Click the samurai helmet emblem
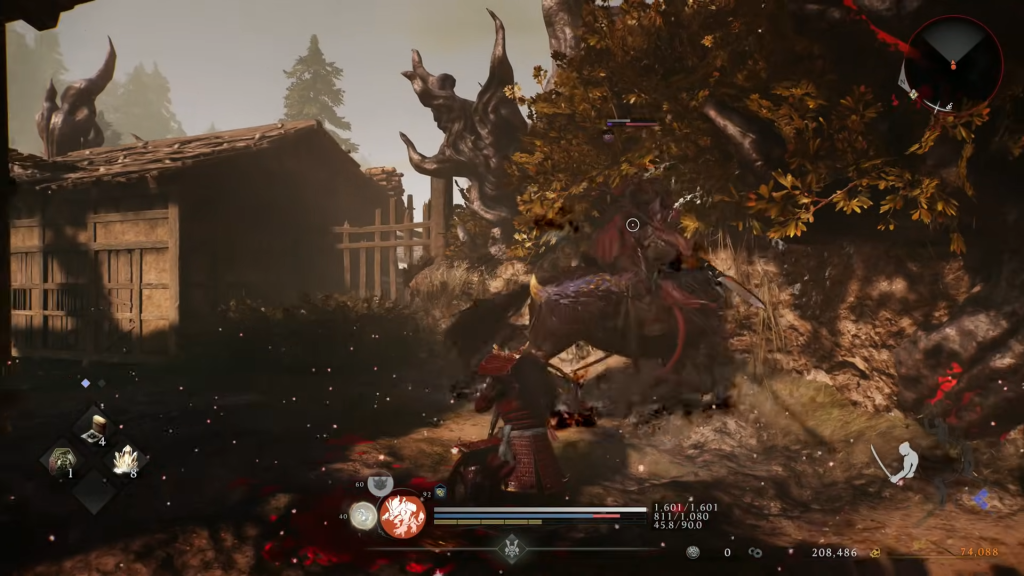 click(x=513, y=548)
